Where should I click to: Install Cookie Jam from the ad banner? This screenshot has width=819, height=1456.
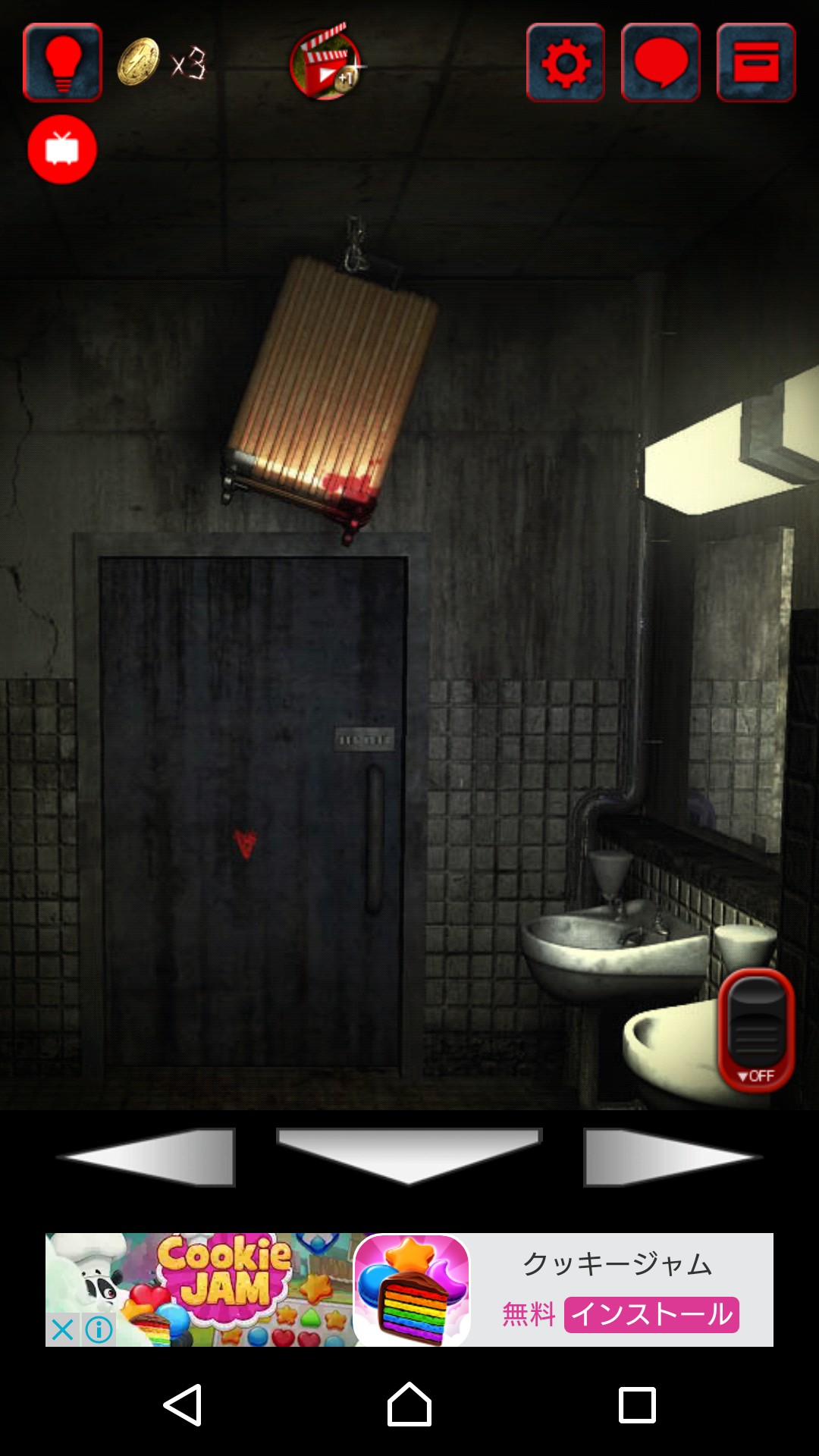click(x=651, y=1314)
